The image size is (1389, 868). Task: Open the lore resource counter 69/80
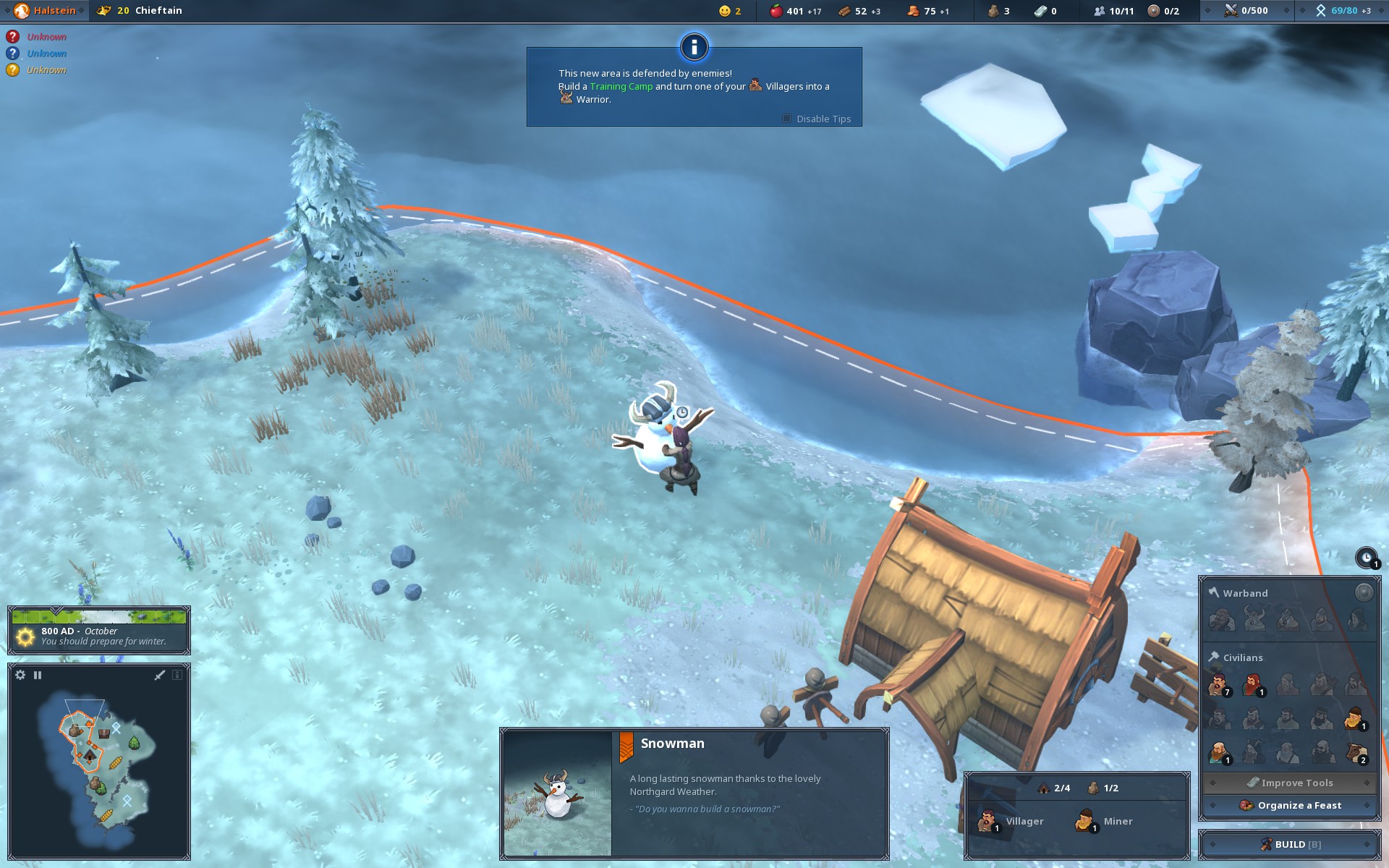[1342, 11]
